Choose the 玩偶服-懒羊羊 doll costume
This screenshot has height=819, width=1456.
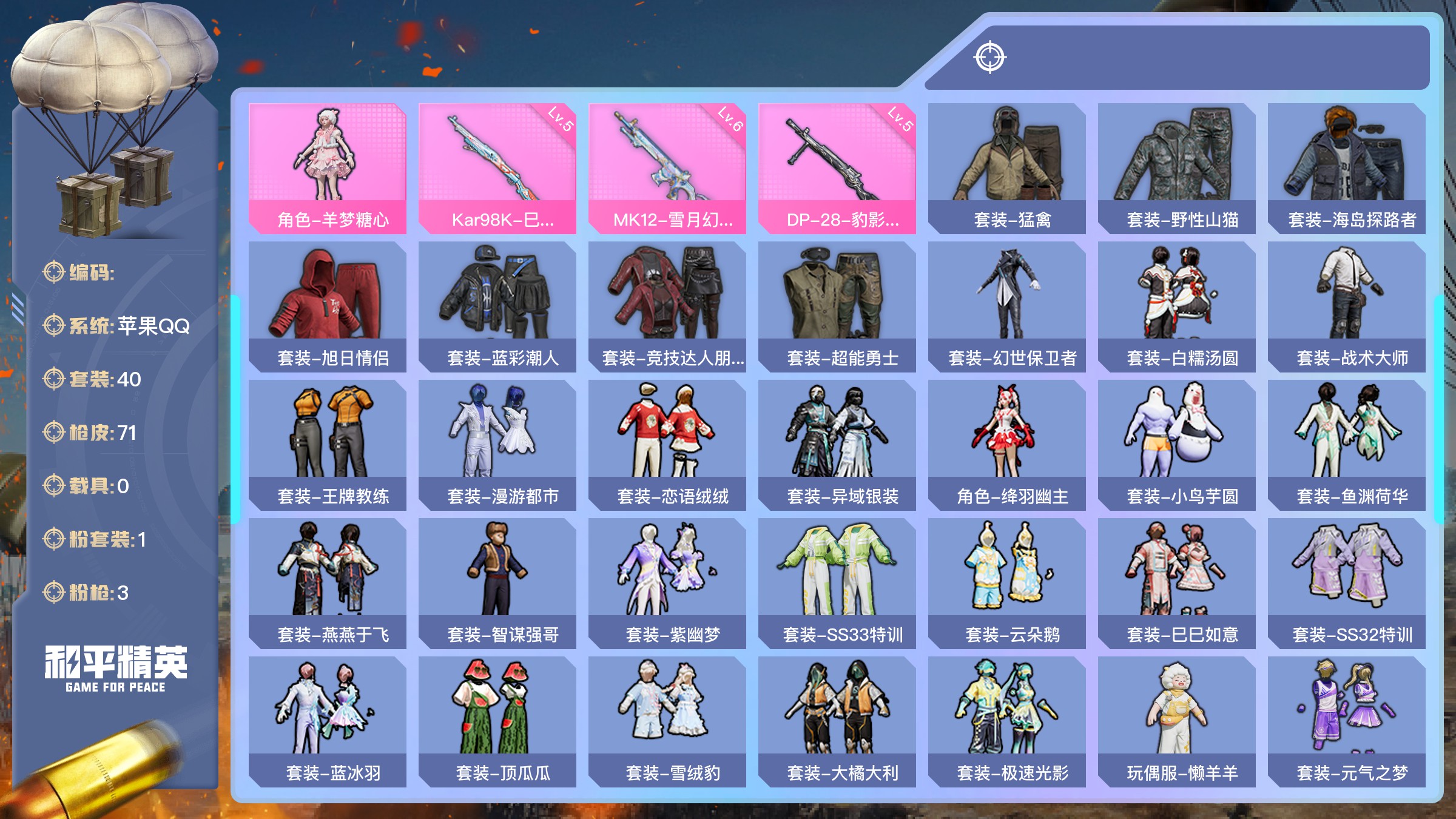click(x=1177, y=721)
